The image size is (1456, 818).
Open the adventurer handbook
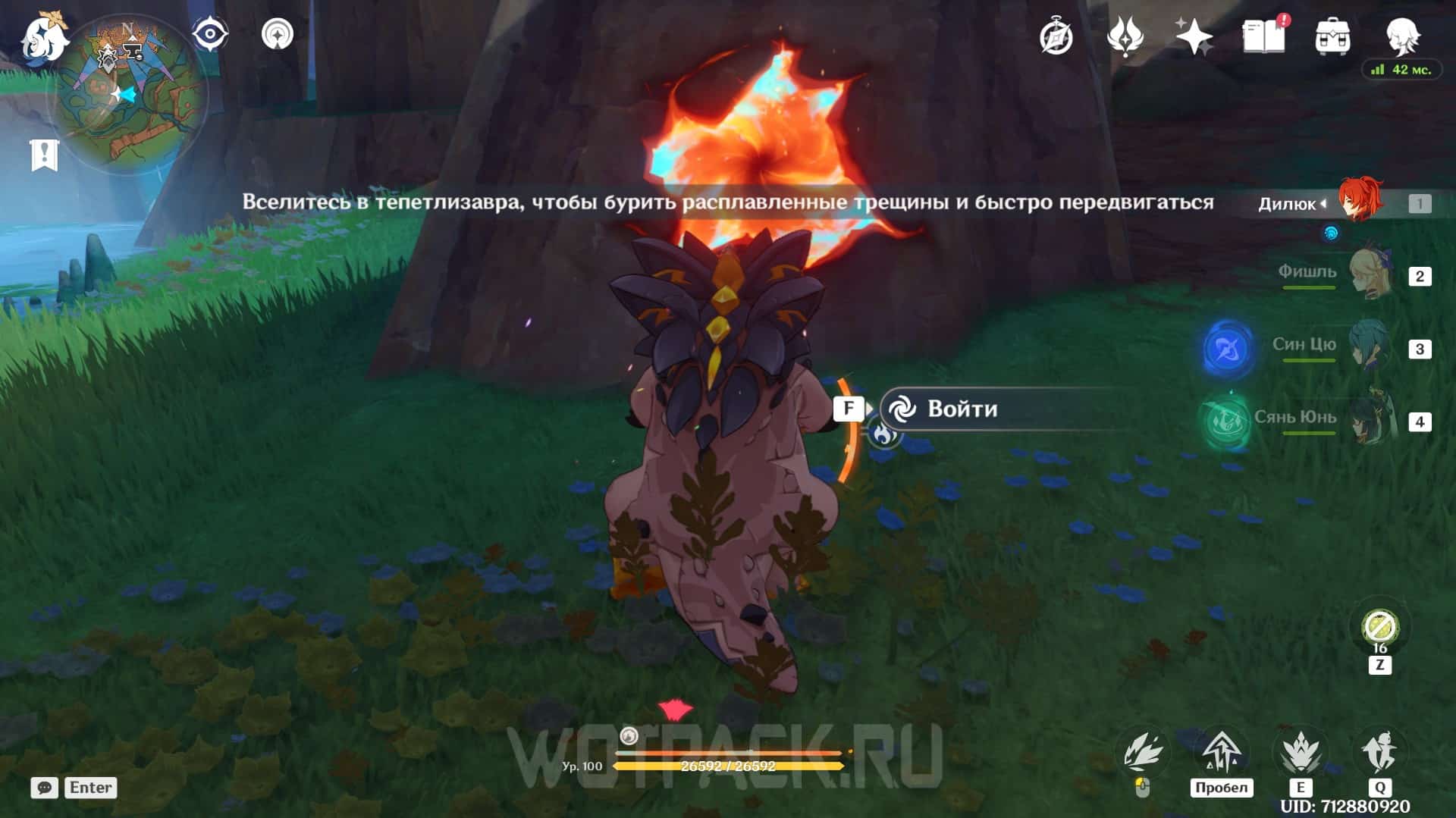coord(1263,36)
